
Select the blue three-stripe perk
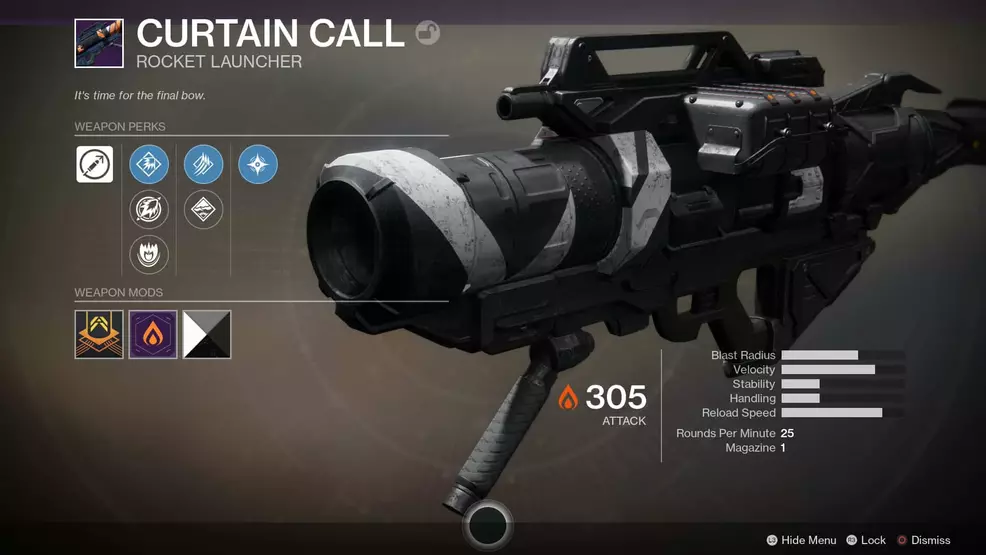pos(203,164)
